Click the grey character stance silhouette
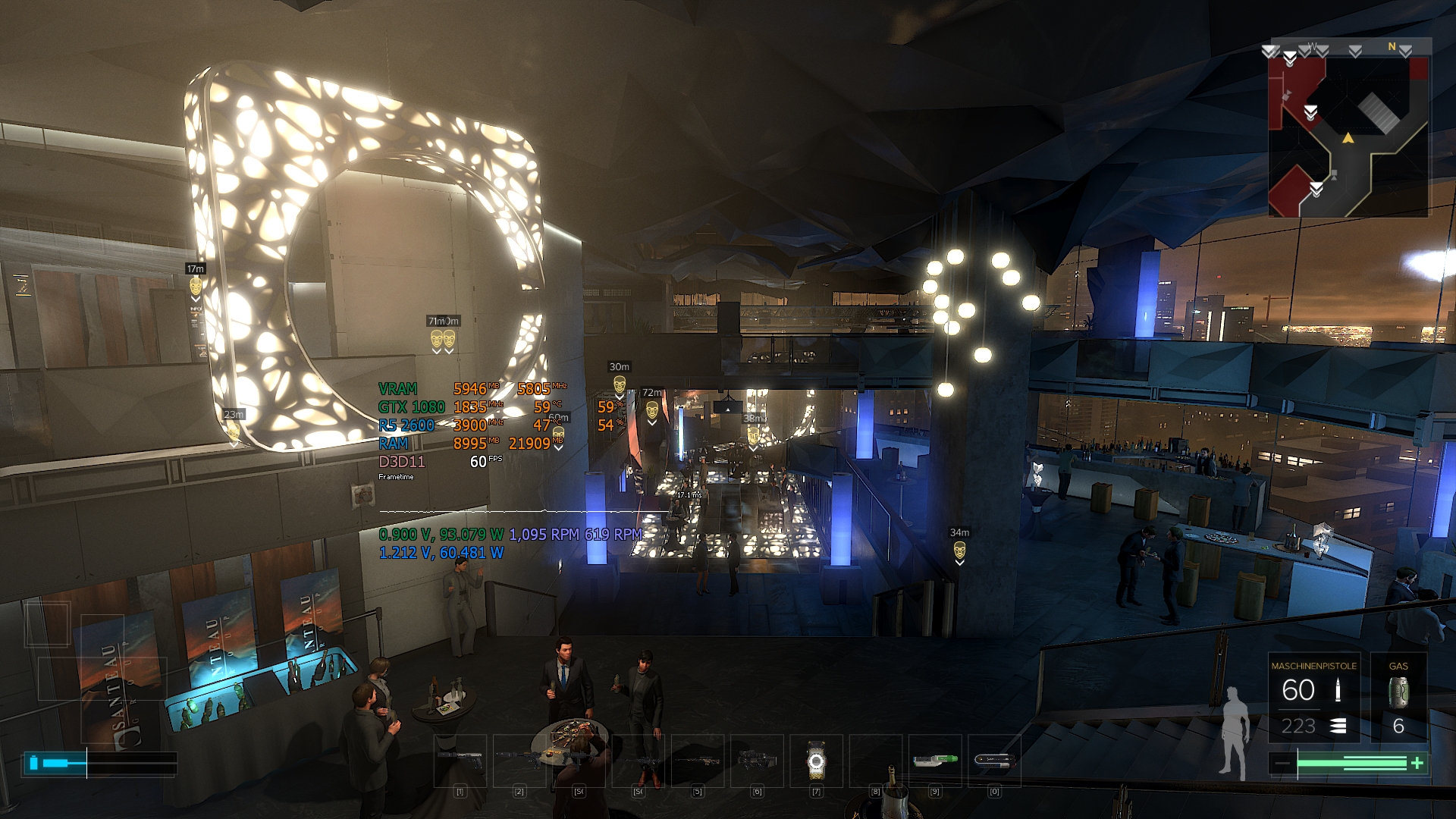The image size is (1456, 819). click(1235, 733)
